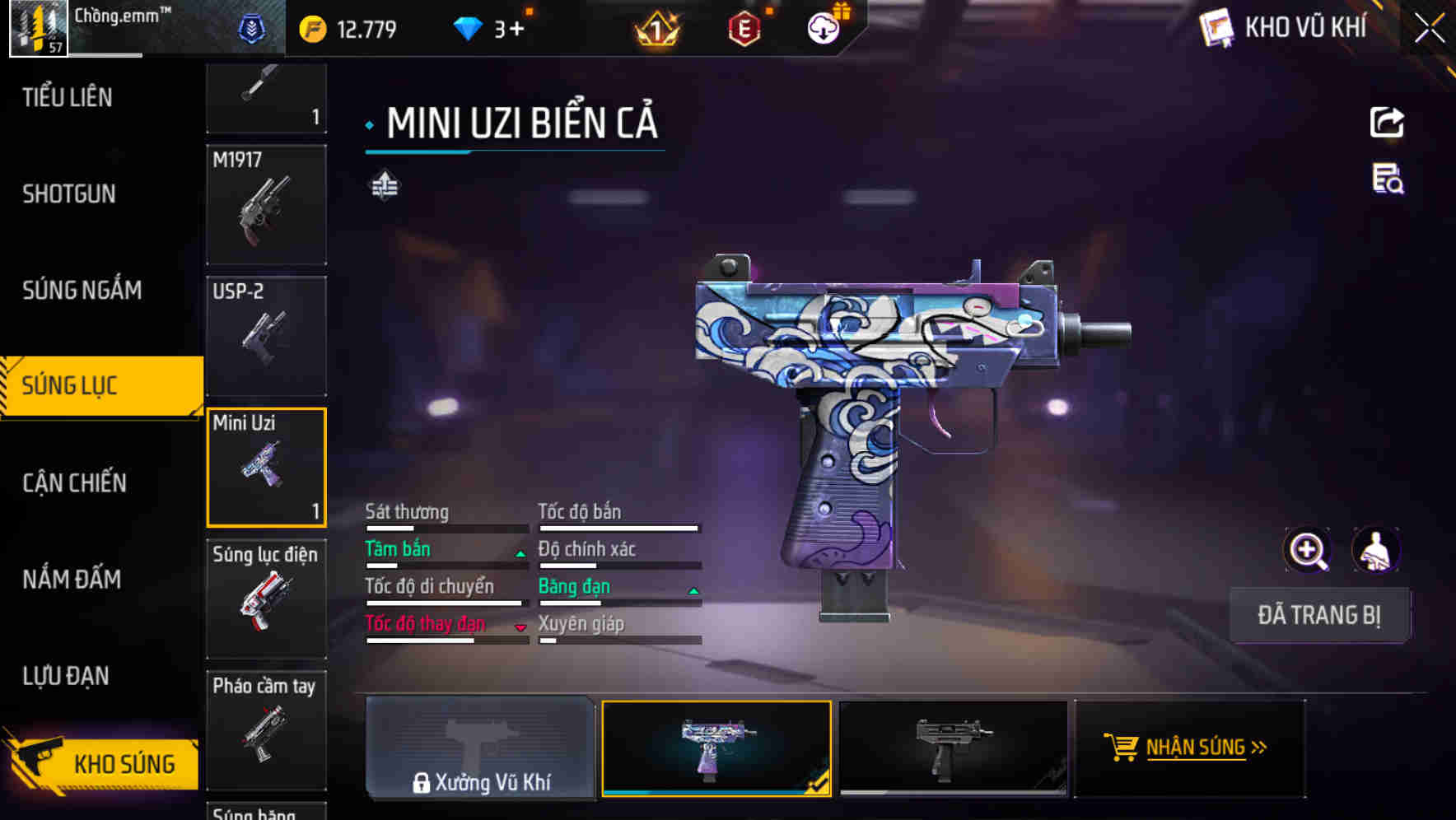Select the Súng Ngắm category
1456x820 pixels.
[x=82, y=290]
